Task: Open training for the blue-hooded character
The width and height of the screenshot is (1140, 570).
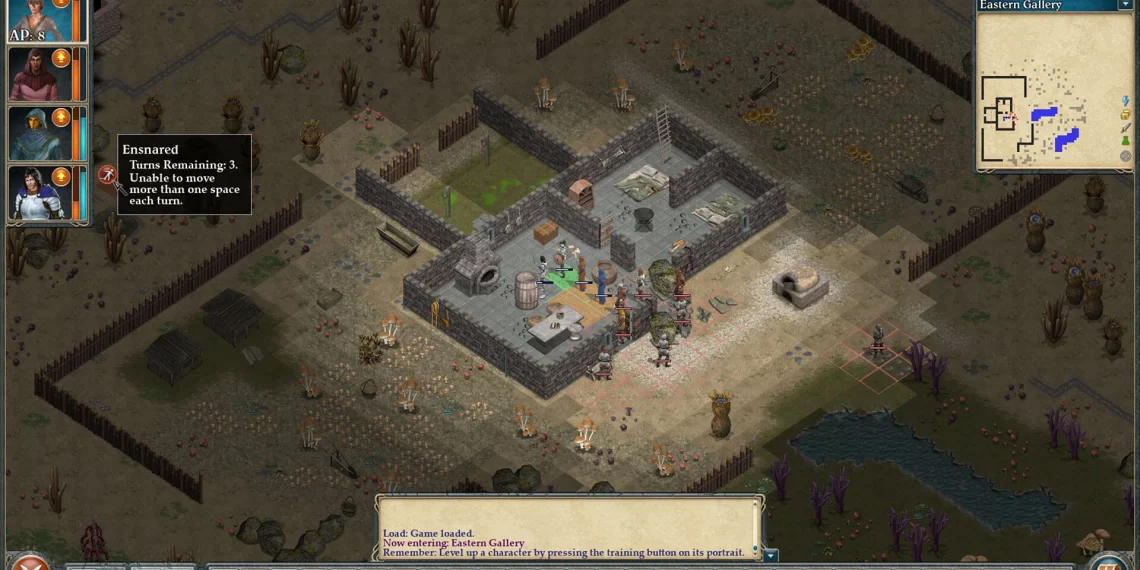Action: point(61,118)
